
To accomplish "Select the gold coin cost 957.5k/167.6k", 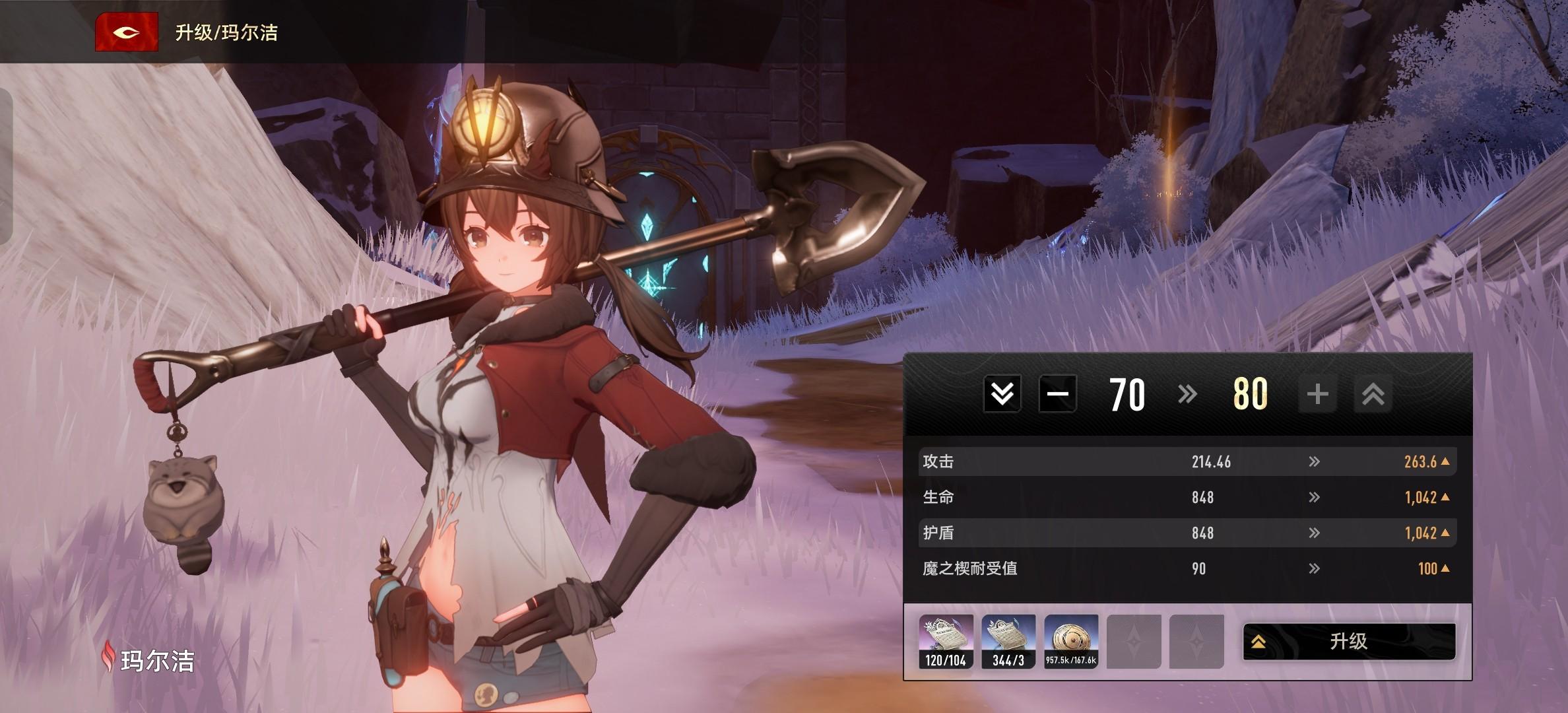I will tap(1071, 641).
